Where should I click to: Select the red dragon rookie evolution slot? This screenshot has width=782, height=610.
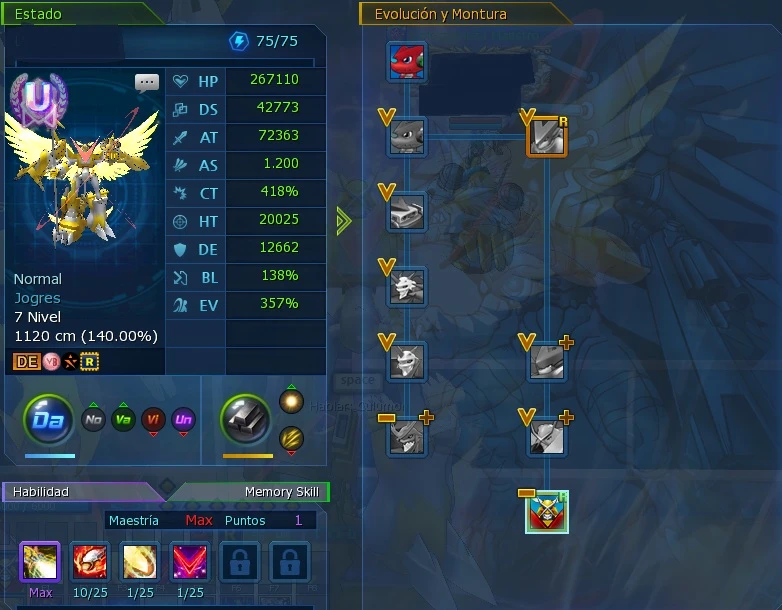tap(407, 61)
